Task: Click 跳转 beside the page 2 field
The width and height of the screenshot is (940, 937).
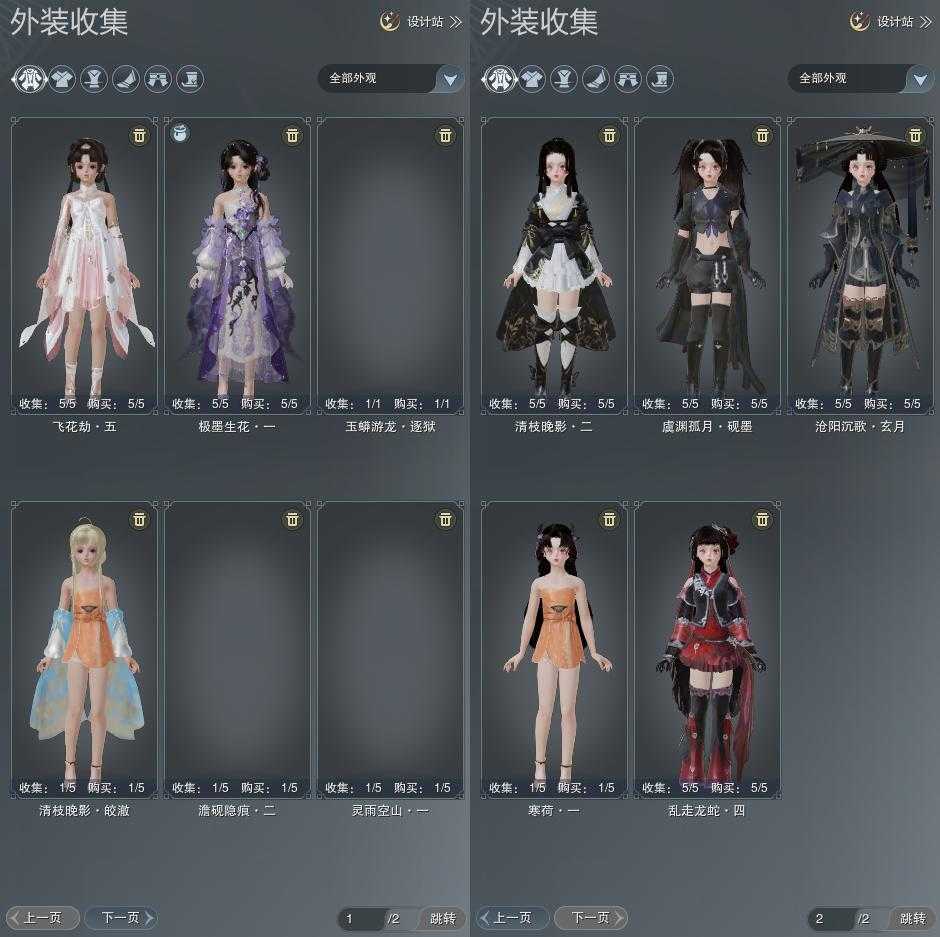Action: tap(912, 918)
